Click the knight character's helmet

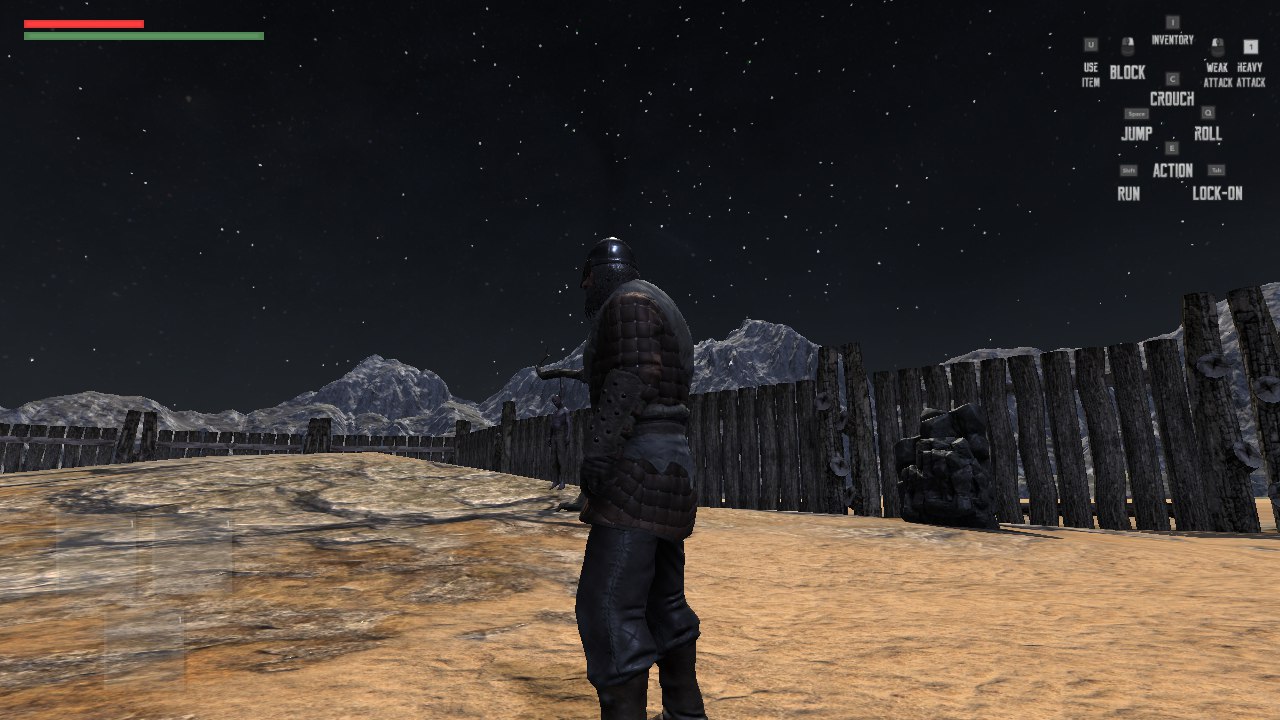(608, 252)
